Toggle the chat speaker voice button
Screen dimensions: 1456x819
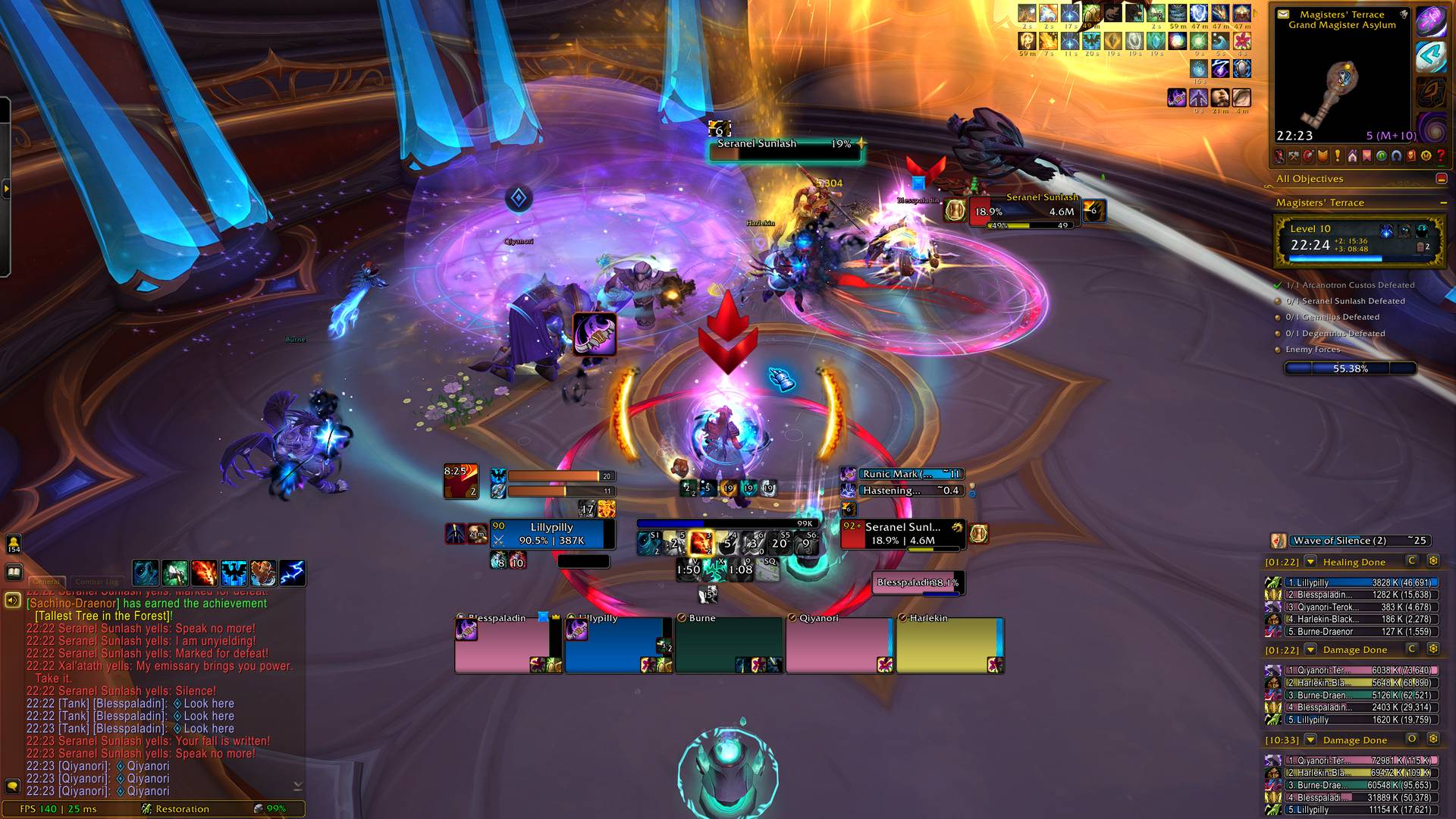click(x=13, y=601)
